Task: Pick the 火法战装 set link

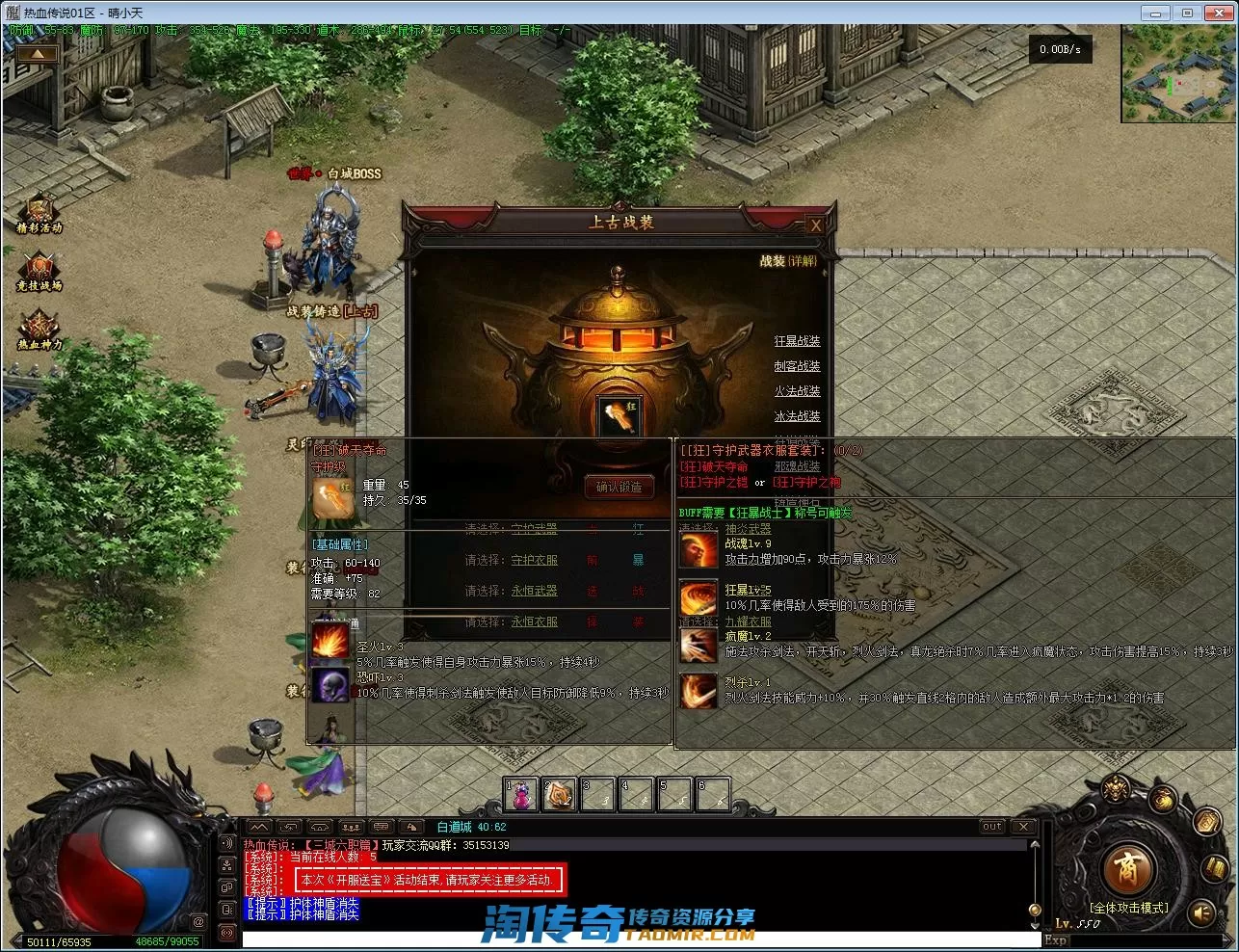Action: pyautogui.click(x=797, y=391)
